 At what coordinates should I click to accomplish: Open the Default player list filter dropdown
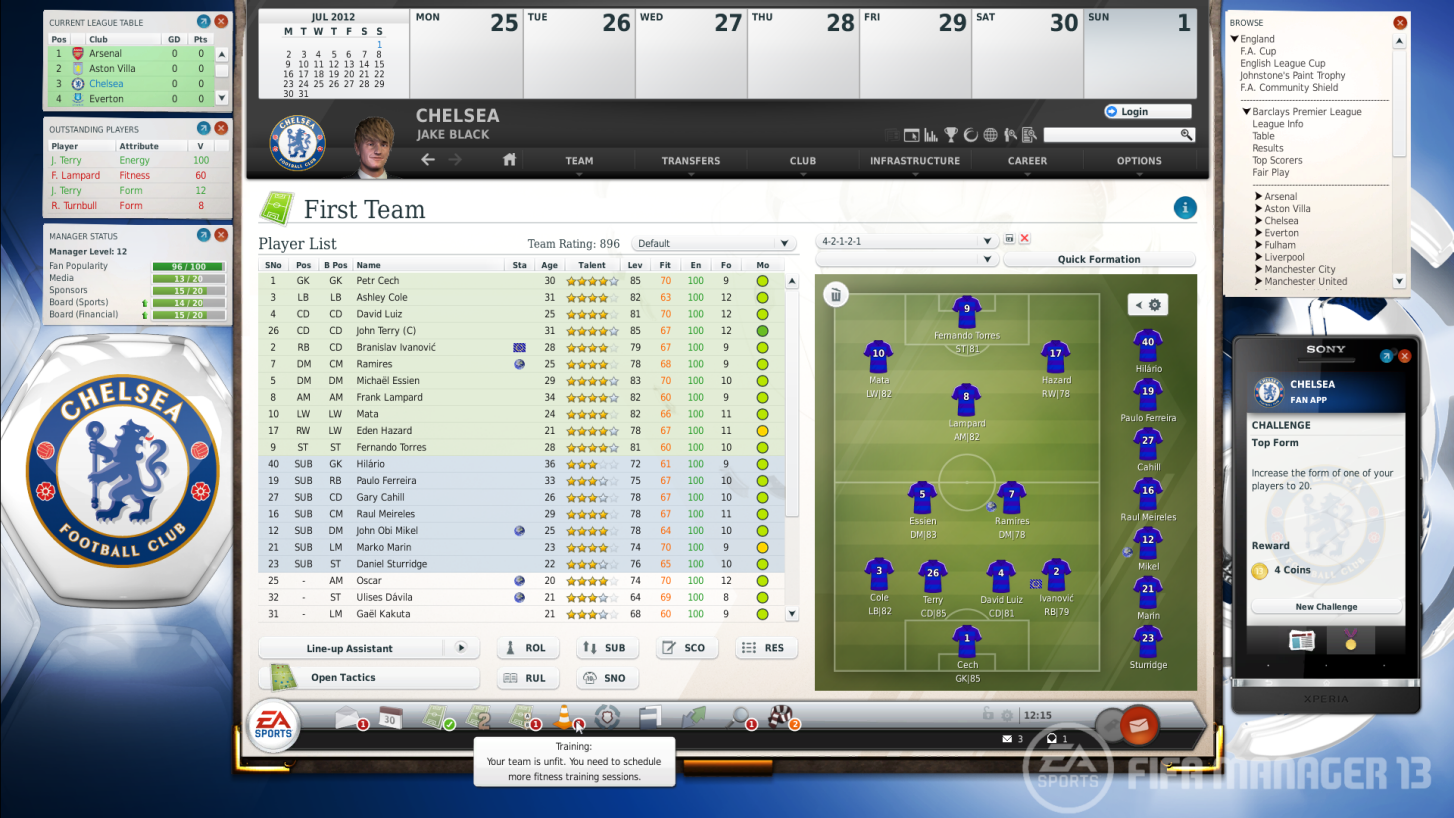point(712,243)
